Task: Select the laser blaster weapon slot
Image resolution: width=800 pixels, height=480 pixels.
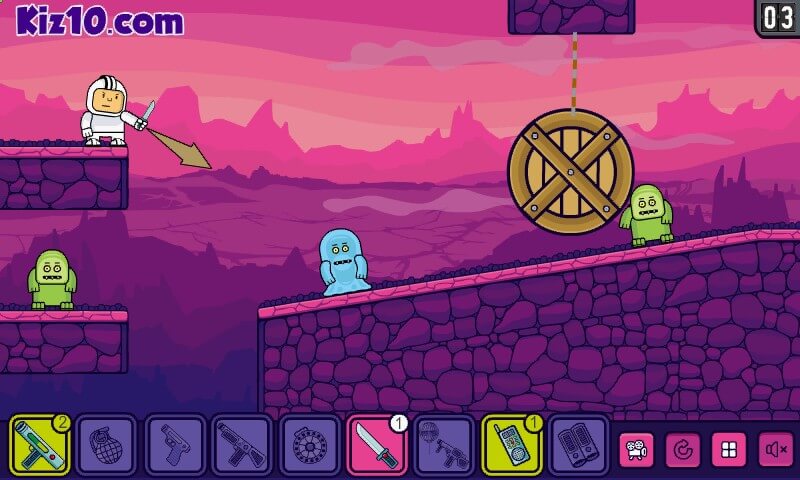Action: (x=40, y=444)
